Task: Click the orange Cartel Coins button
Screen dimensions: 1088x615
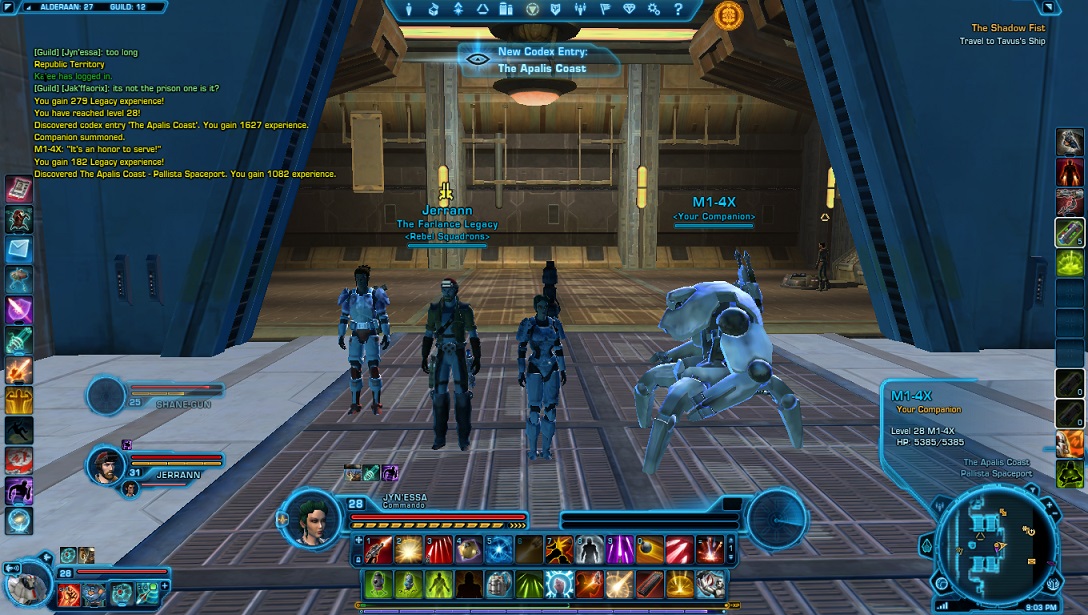Action: [x=728, y=14]
